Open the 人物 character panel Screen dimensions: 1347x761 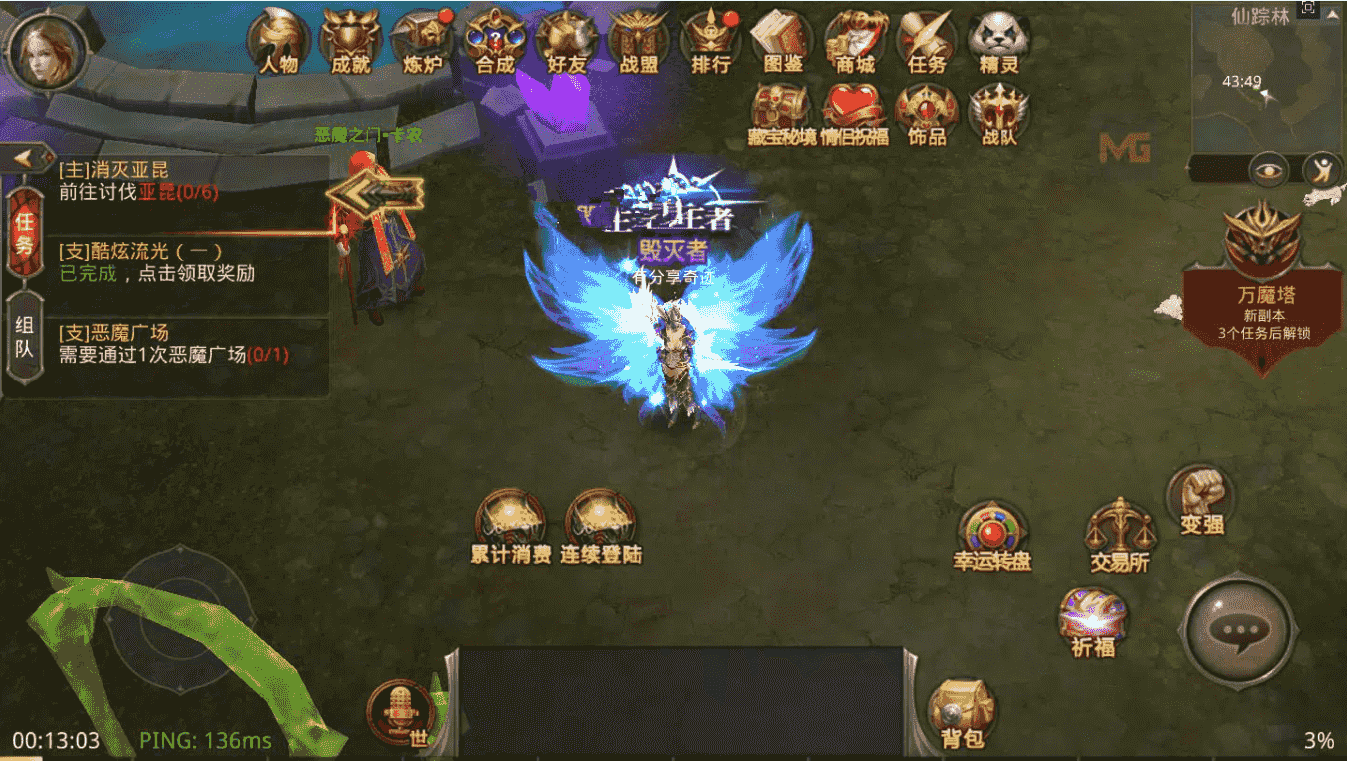(x=279, y=40)
